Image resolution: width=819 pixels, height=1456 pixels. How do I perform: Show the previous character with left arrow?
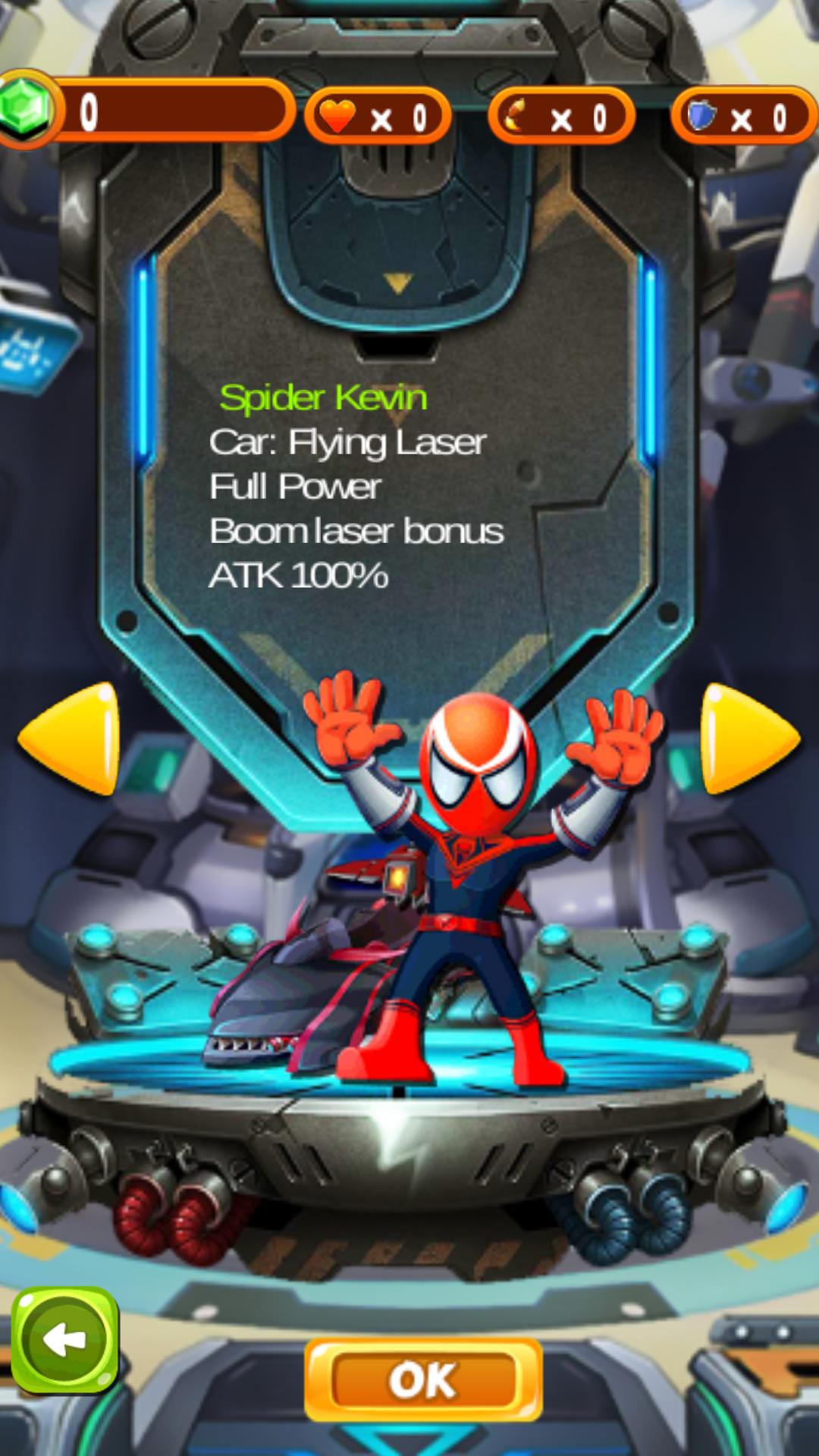click(x=73, y=738)
